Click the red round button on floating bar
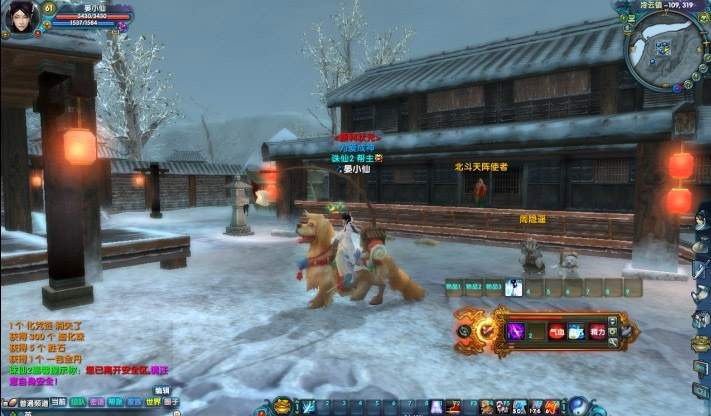Image resolution: width=711 pixels, height=416 pixels. click(486, 330)
